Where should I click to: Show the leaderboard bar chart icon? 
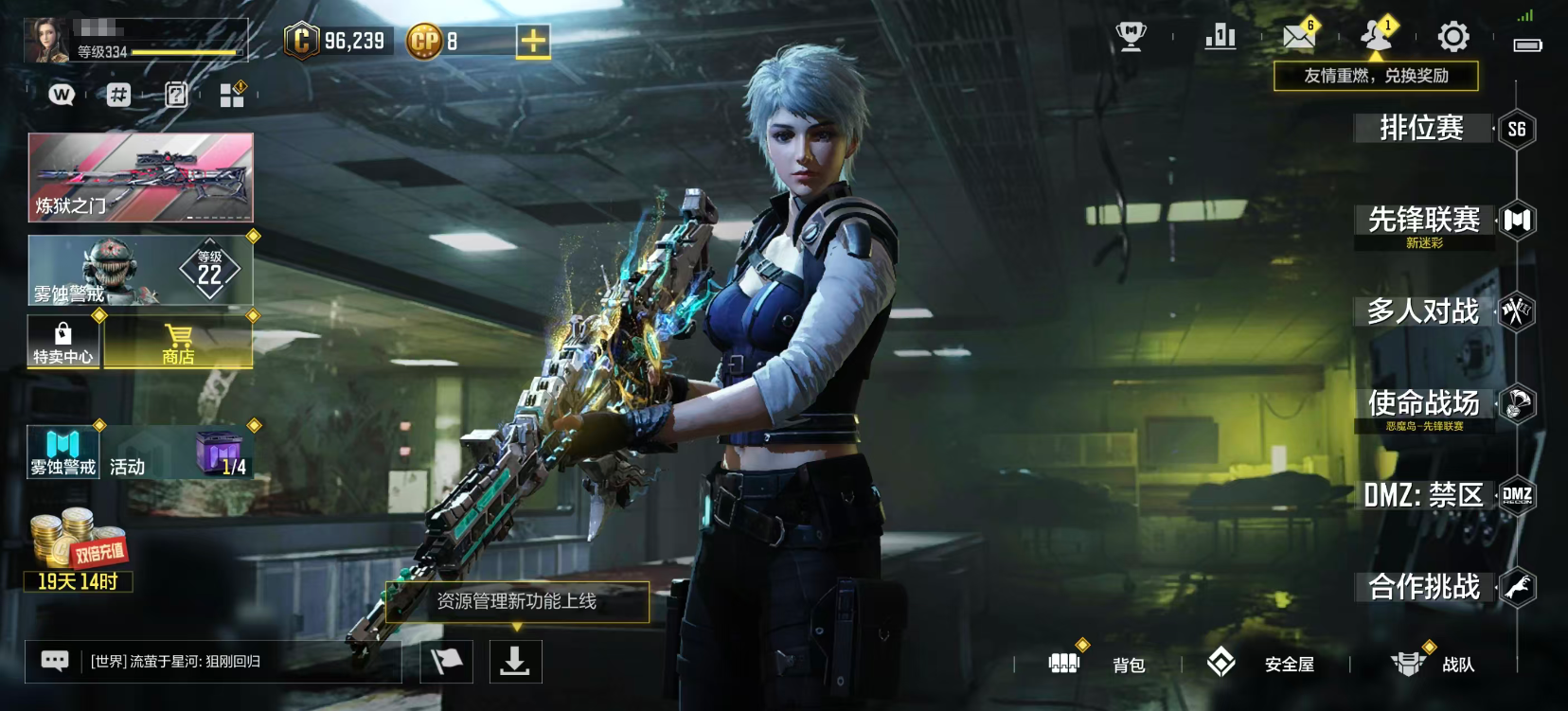pyautogui.click(x=1220, y=37)
